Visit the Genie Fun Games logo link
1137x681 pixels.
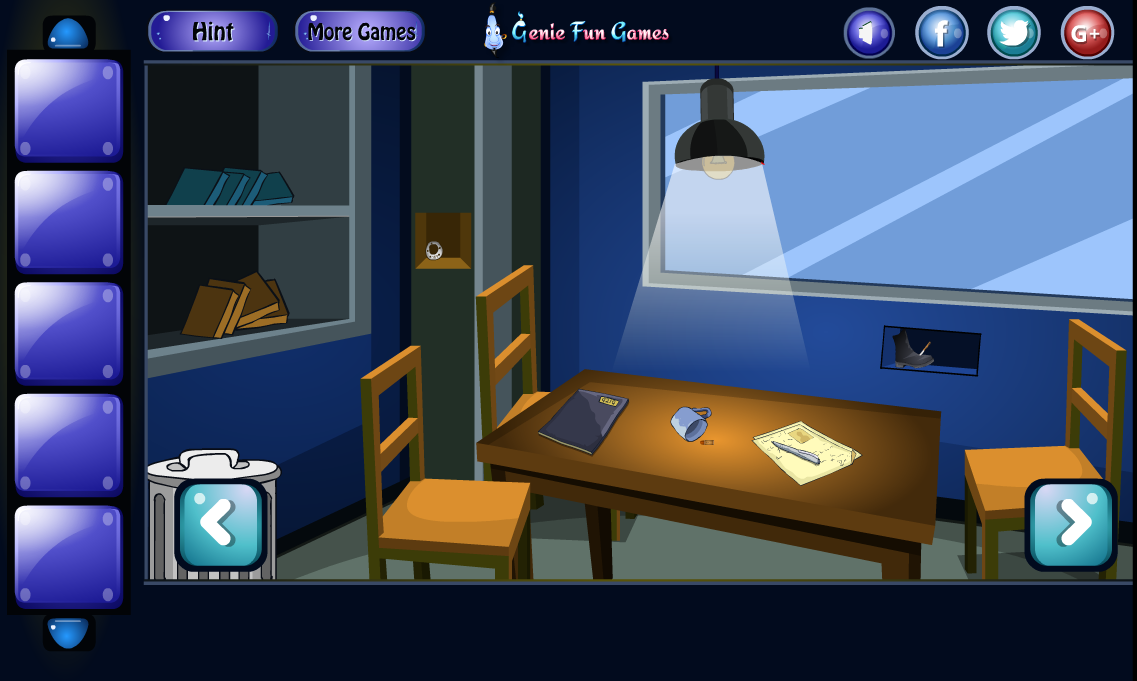point(576,31)
